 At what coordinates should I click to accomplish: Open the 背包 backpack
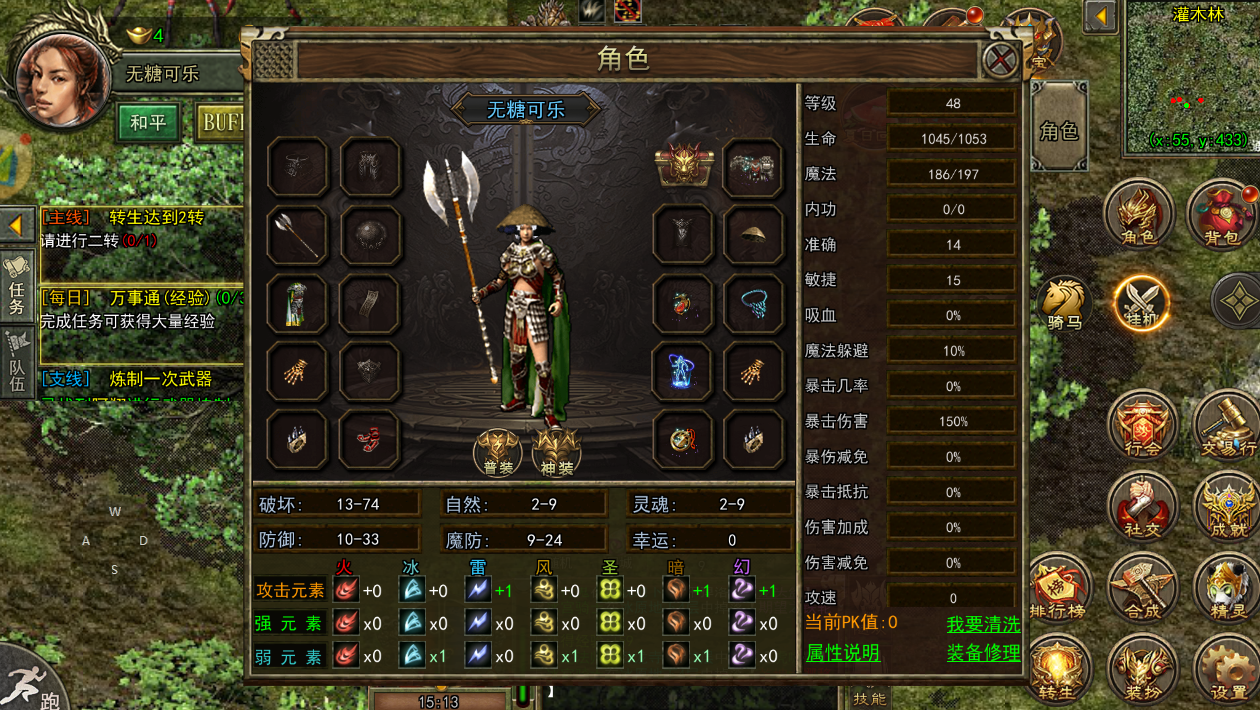click(1222, 215)
